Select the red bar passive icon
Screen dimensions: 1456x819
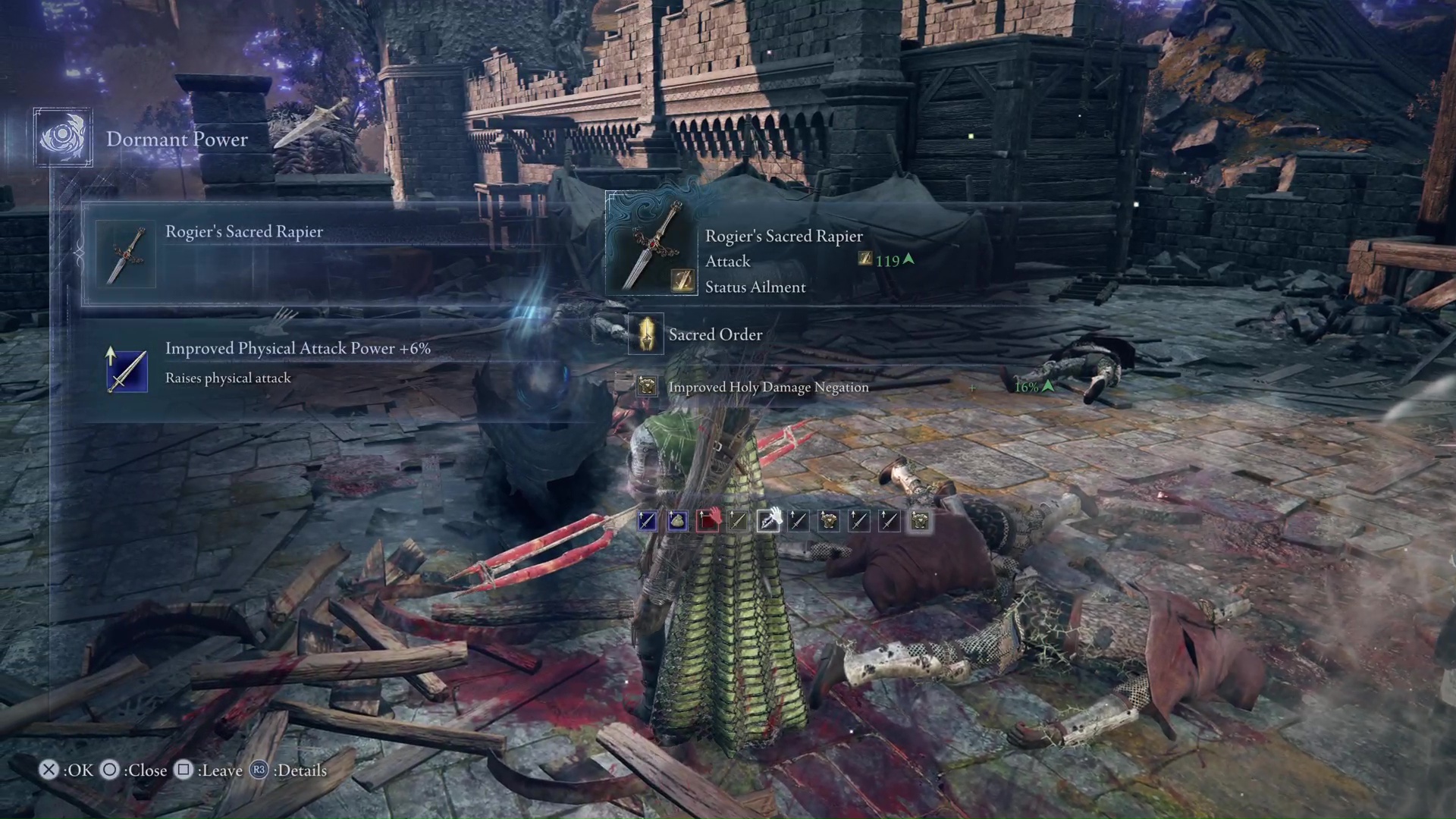708,521
